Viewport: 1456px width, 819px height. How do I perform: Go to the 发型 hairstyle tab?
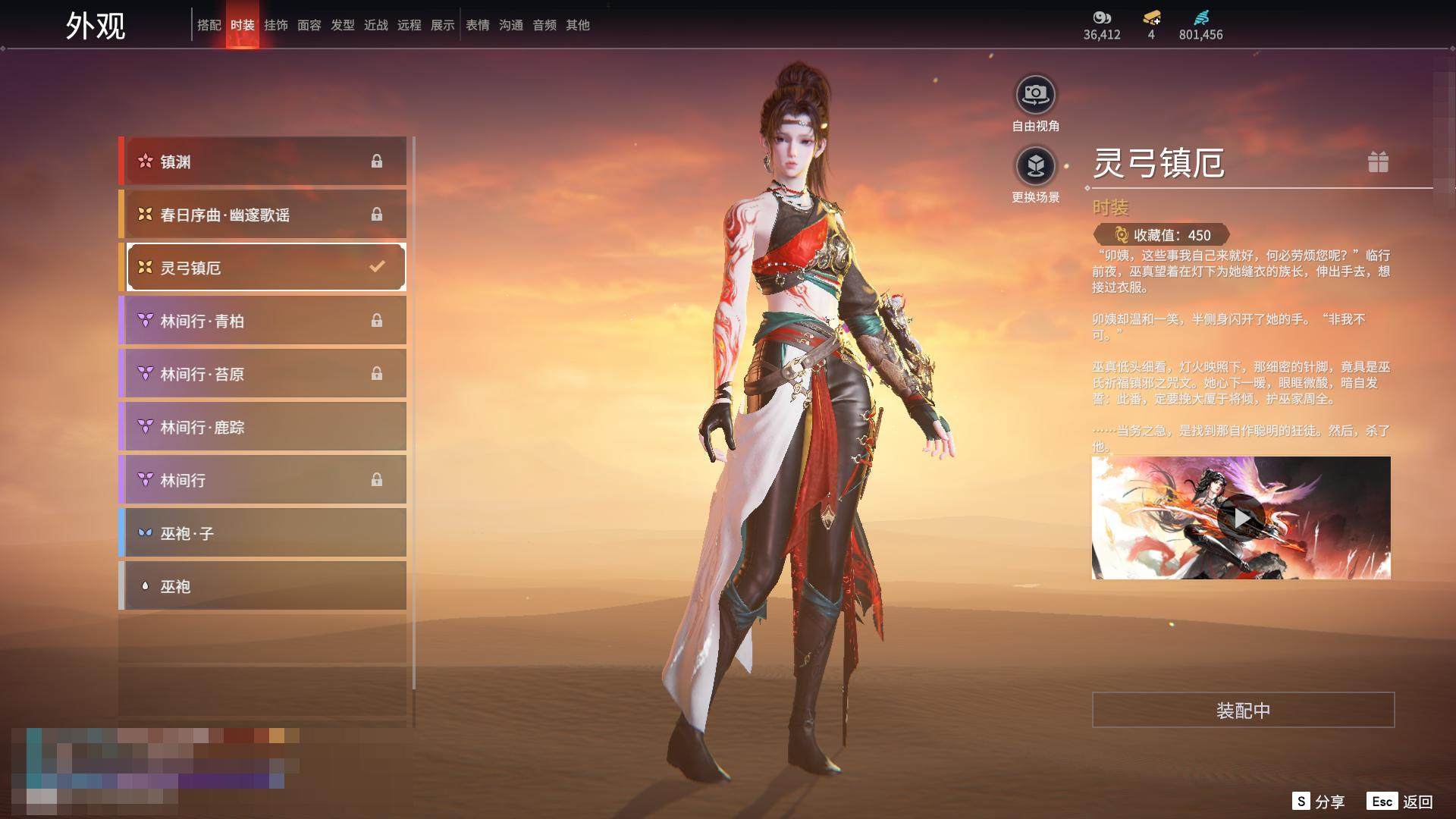(x=342, y=25)
